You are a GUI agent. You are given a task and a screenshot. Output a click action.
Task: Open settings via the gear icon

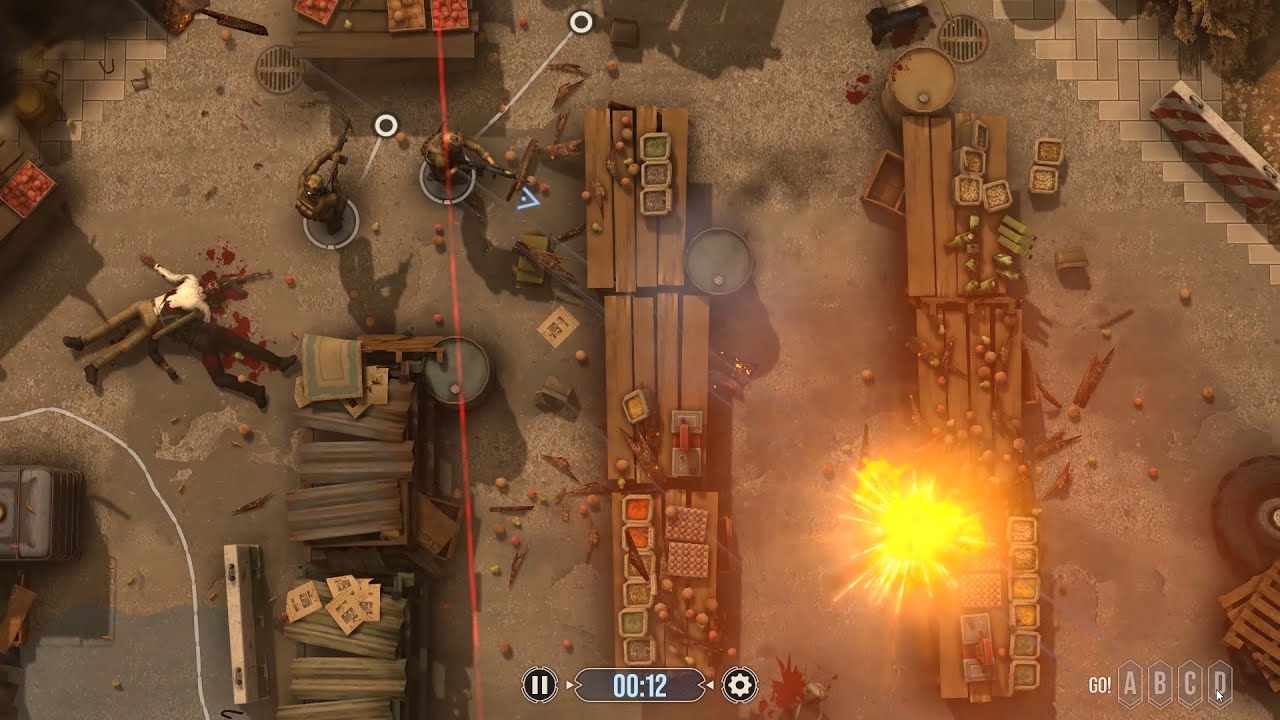coord(740,685)
